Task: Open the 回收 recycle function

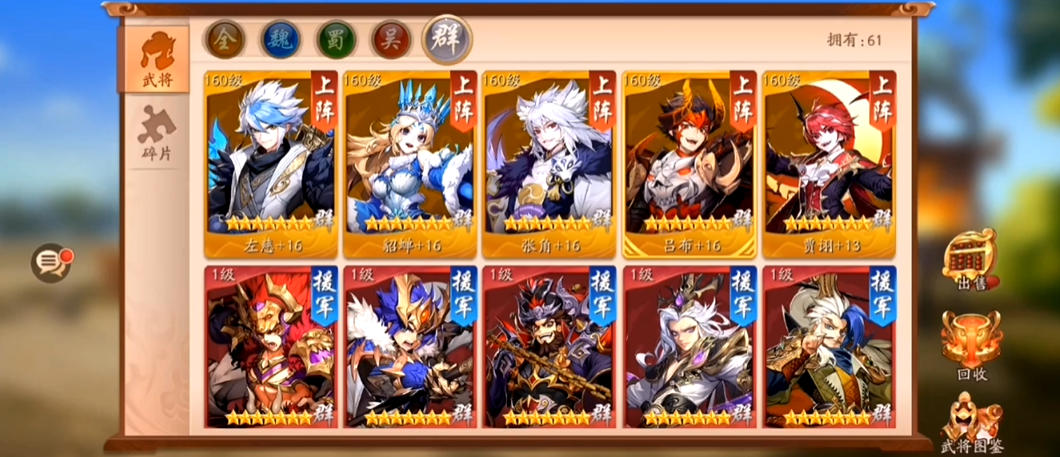Action: [x=971, y=343]
